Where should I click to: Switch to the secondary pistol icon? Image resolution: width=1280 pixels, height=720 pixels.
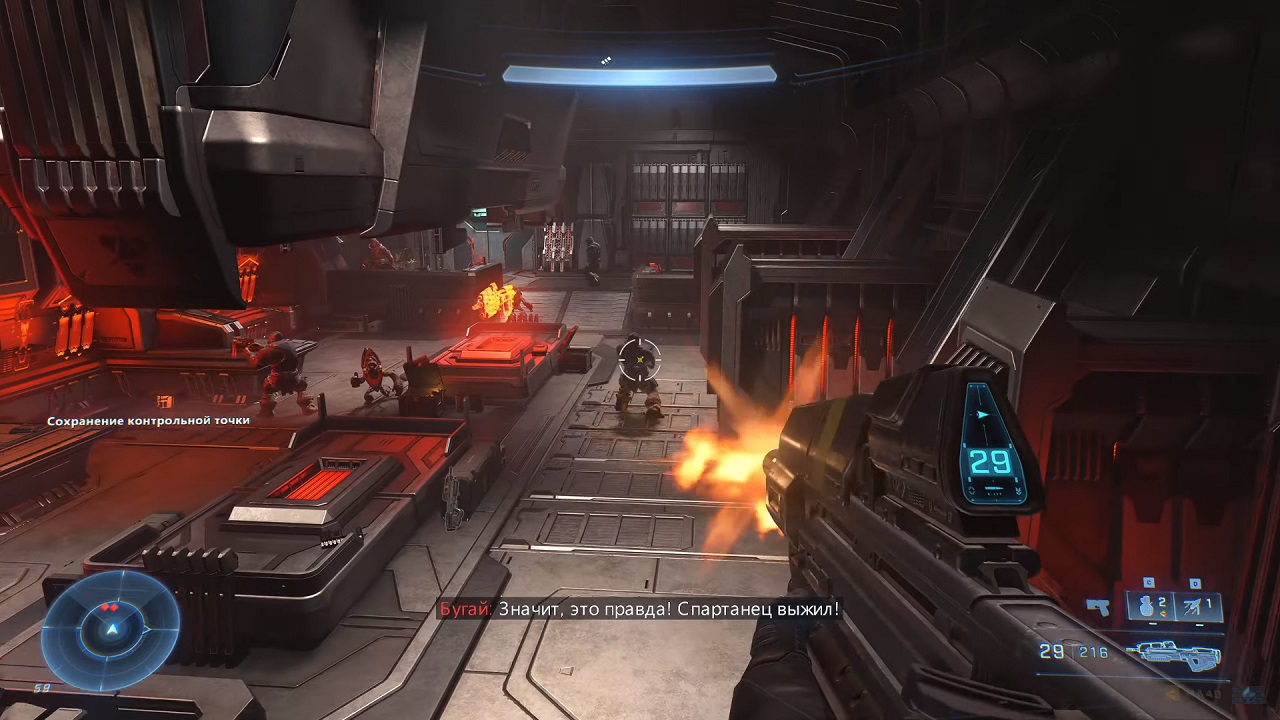(1099, 606)
